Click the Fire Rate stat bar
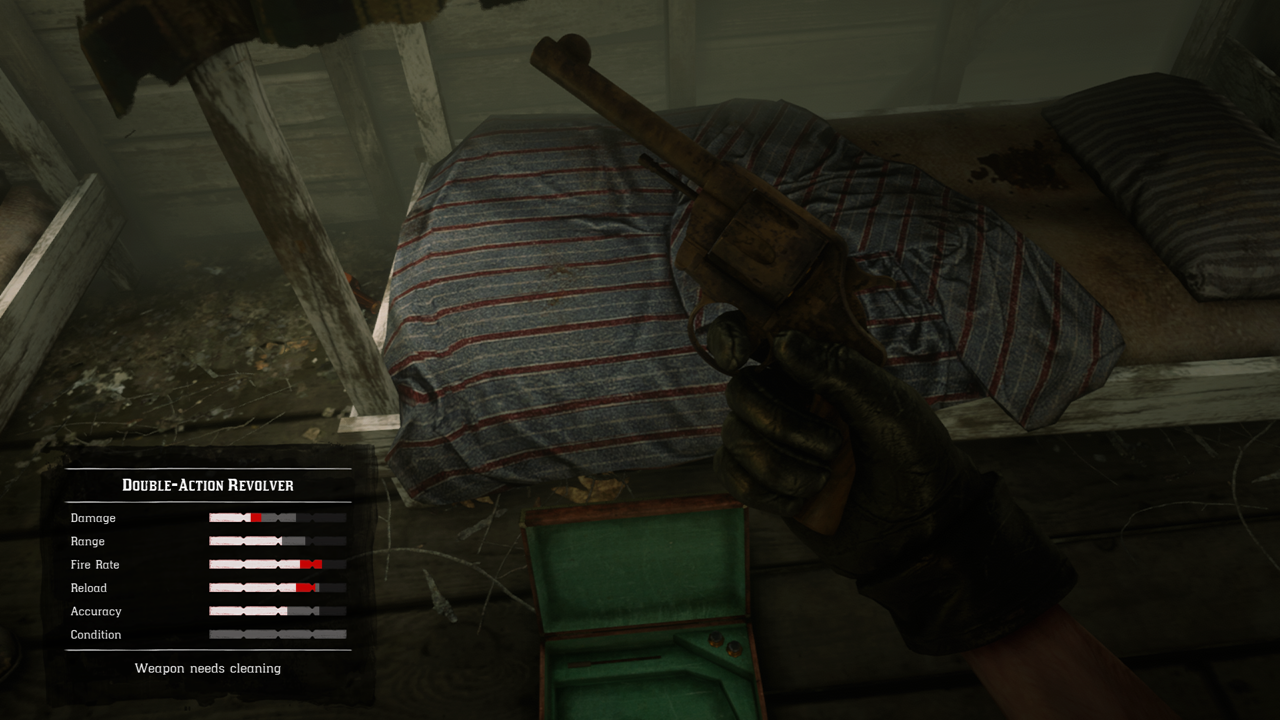Screen dimensions: 1280x720 277,565
